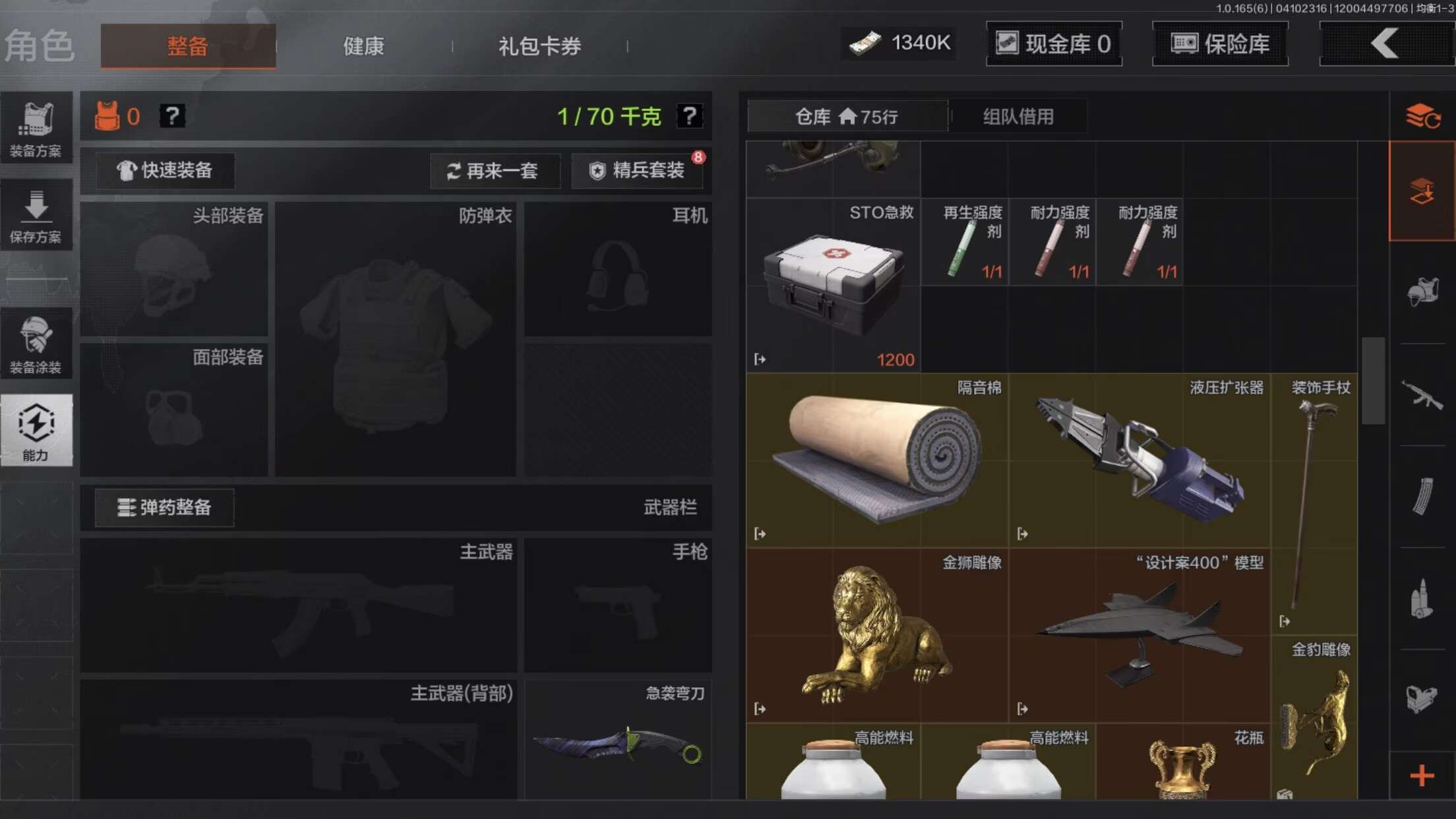Open 能力 panel on left sidebar

(36, 429)
